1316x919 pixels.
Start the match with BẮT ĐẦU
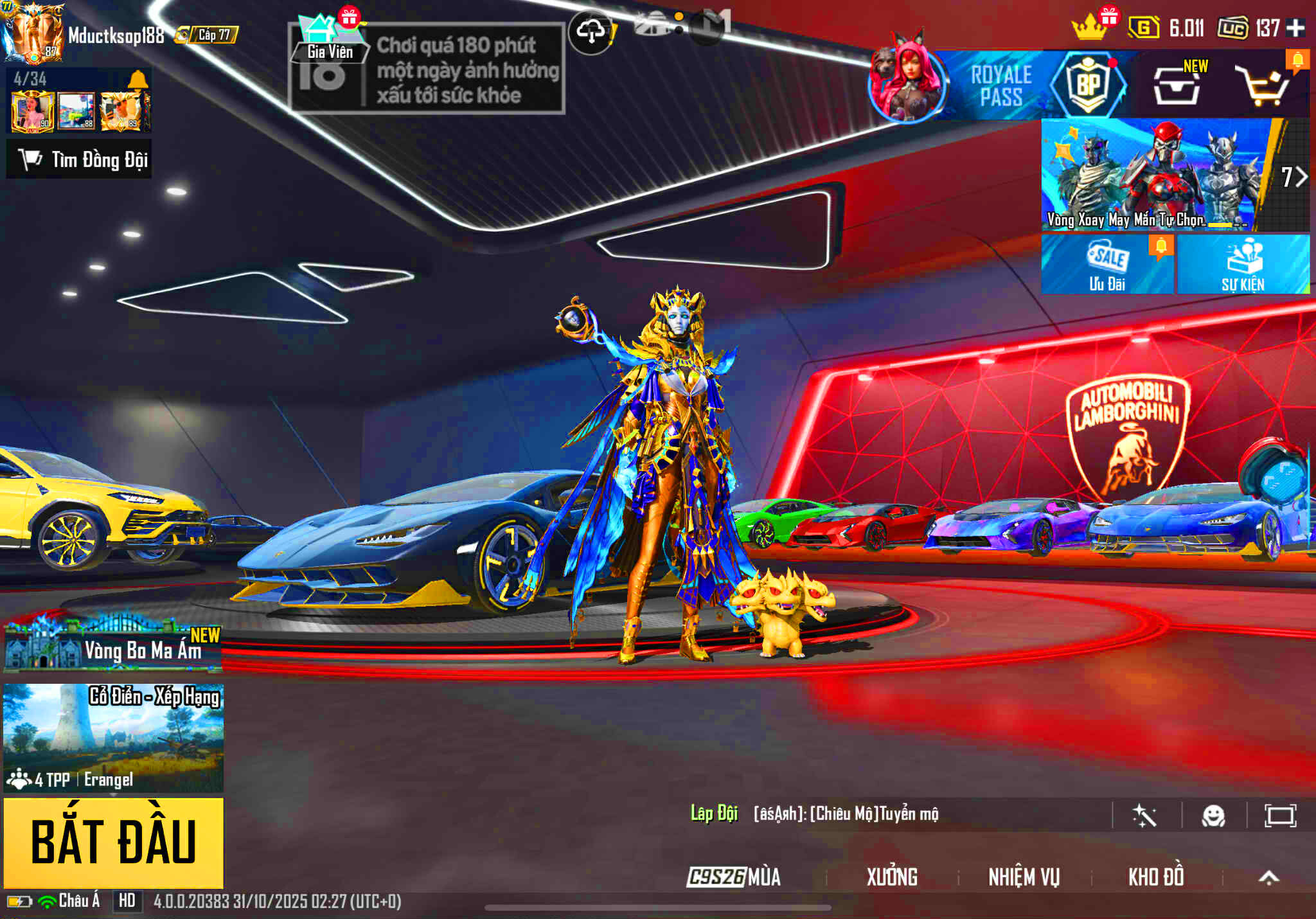(x=113, y=843)
